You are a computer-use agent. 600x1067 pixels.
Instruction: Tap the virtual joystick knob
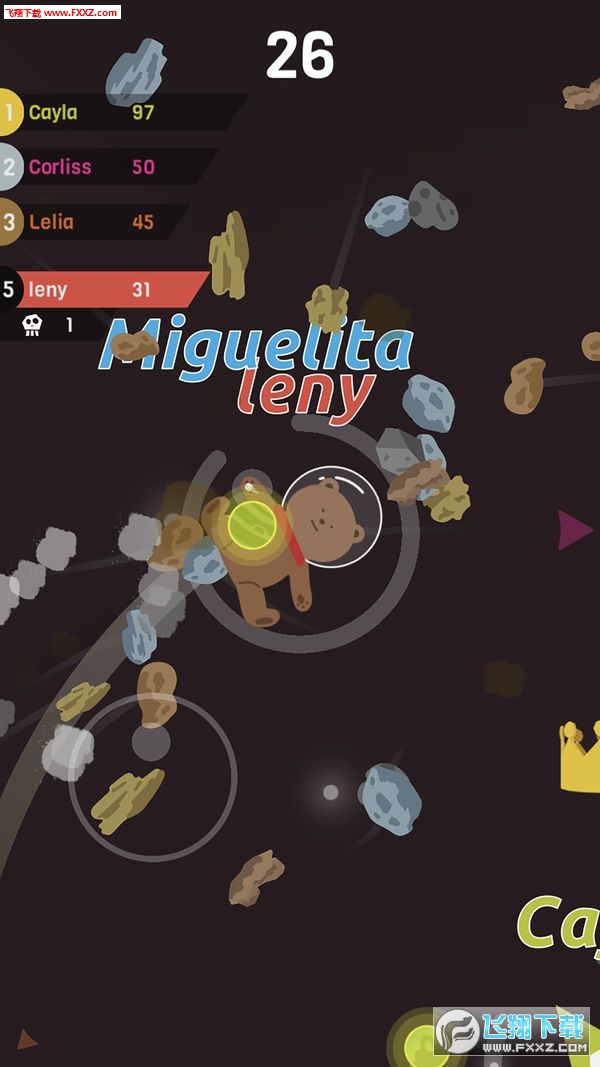pos(151,742)
